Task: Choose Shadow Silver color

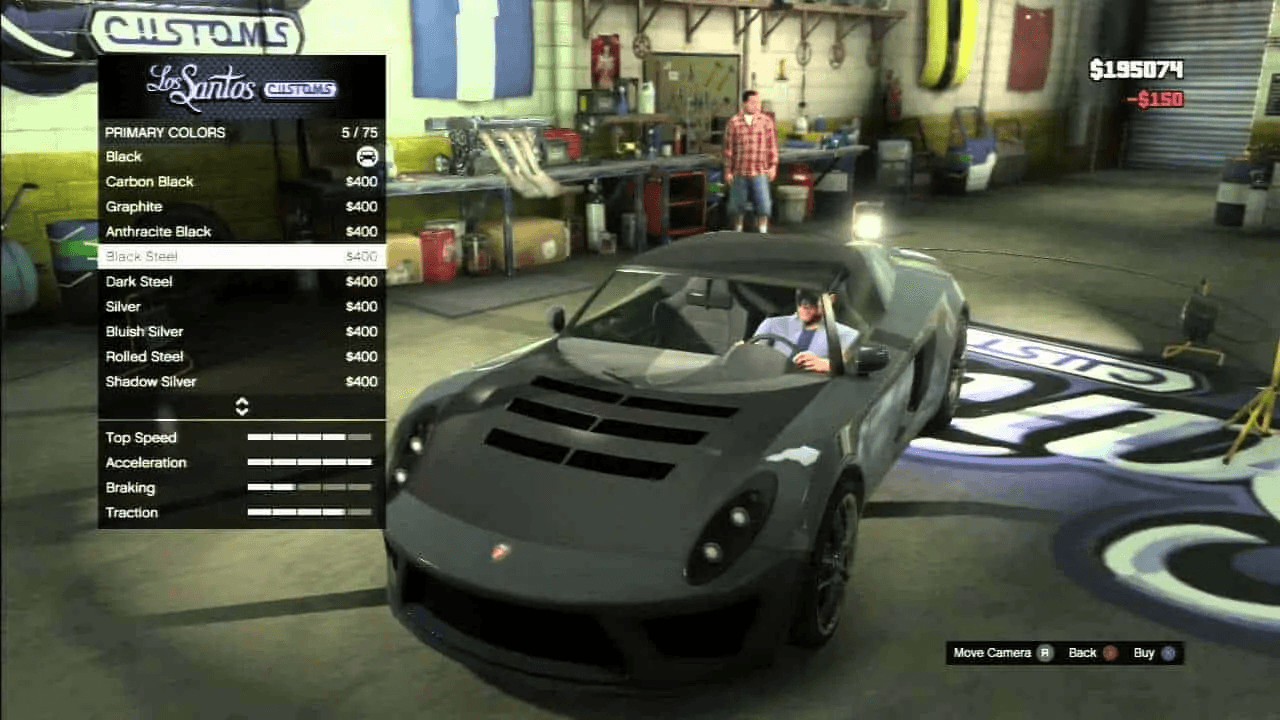Action: [x=241, y=382]
